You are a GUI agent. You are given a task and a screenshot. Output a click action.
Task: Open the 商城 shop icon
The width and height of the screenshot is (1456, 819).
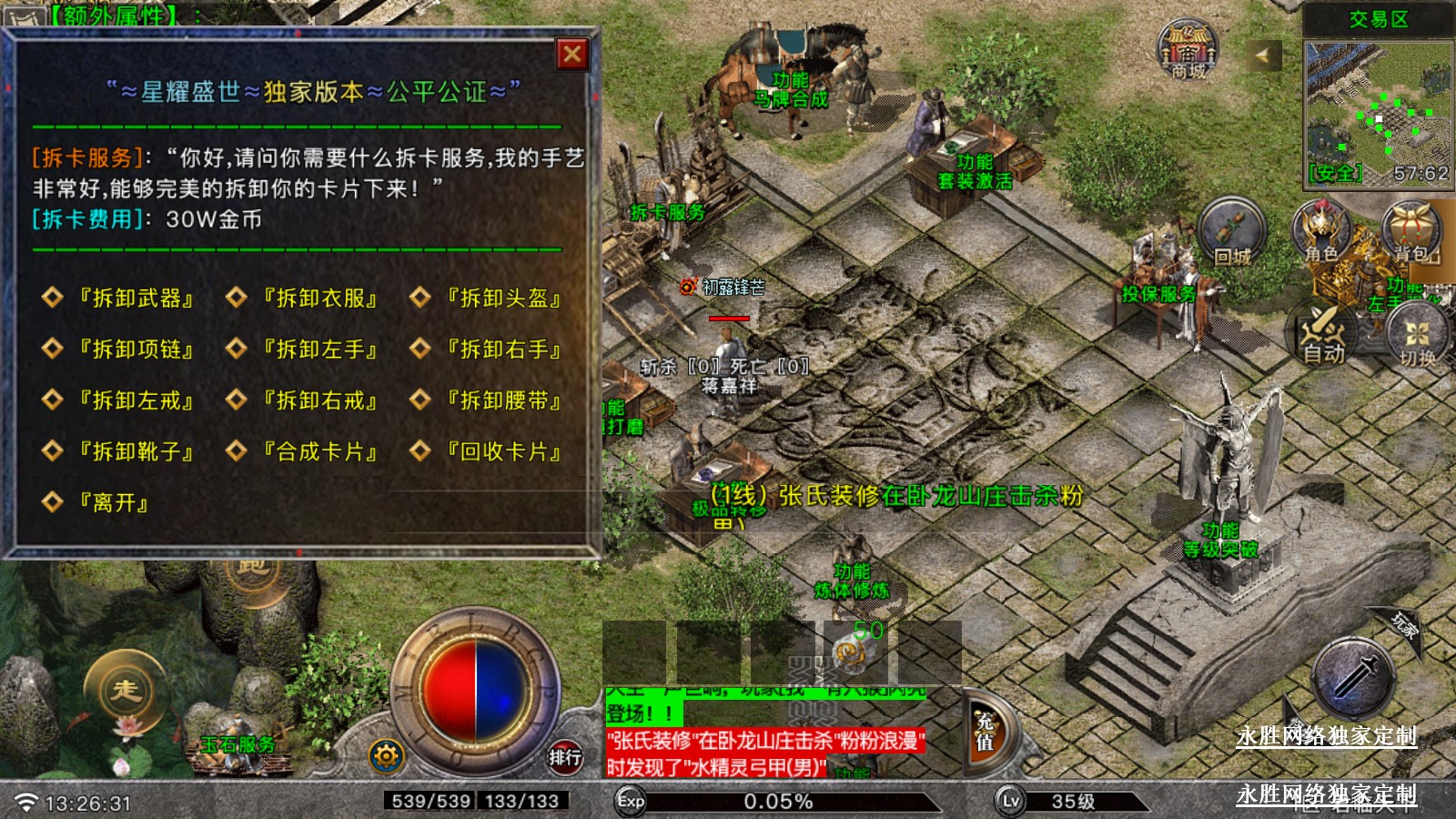point(1188,51)
